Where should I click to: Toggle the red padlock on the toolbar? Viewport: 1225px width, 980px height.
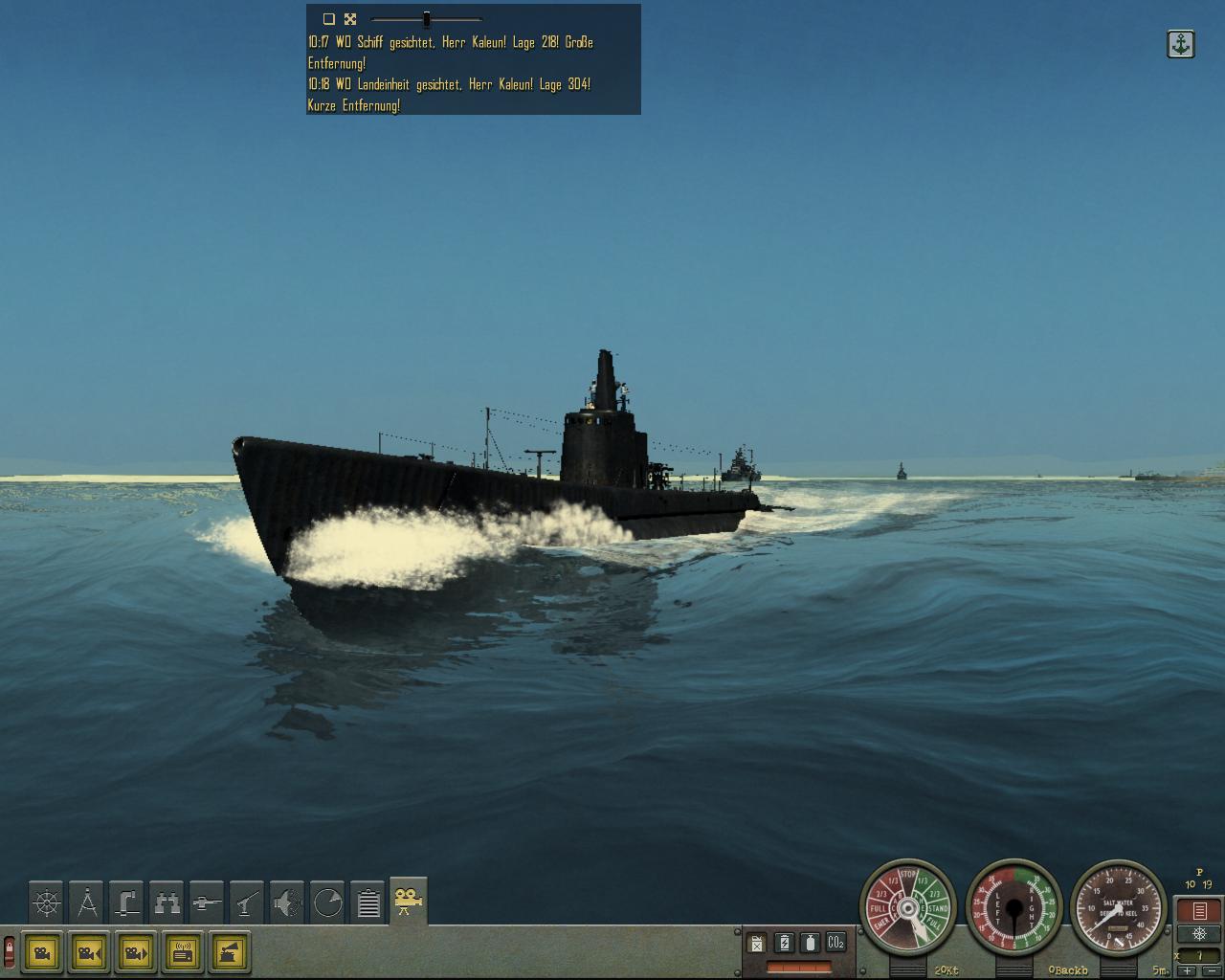tap(9, 951)
